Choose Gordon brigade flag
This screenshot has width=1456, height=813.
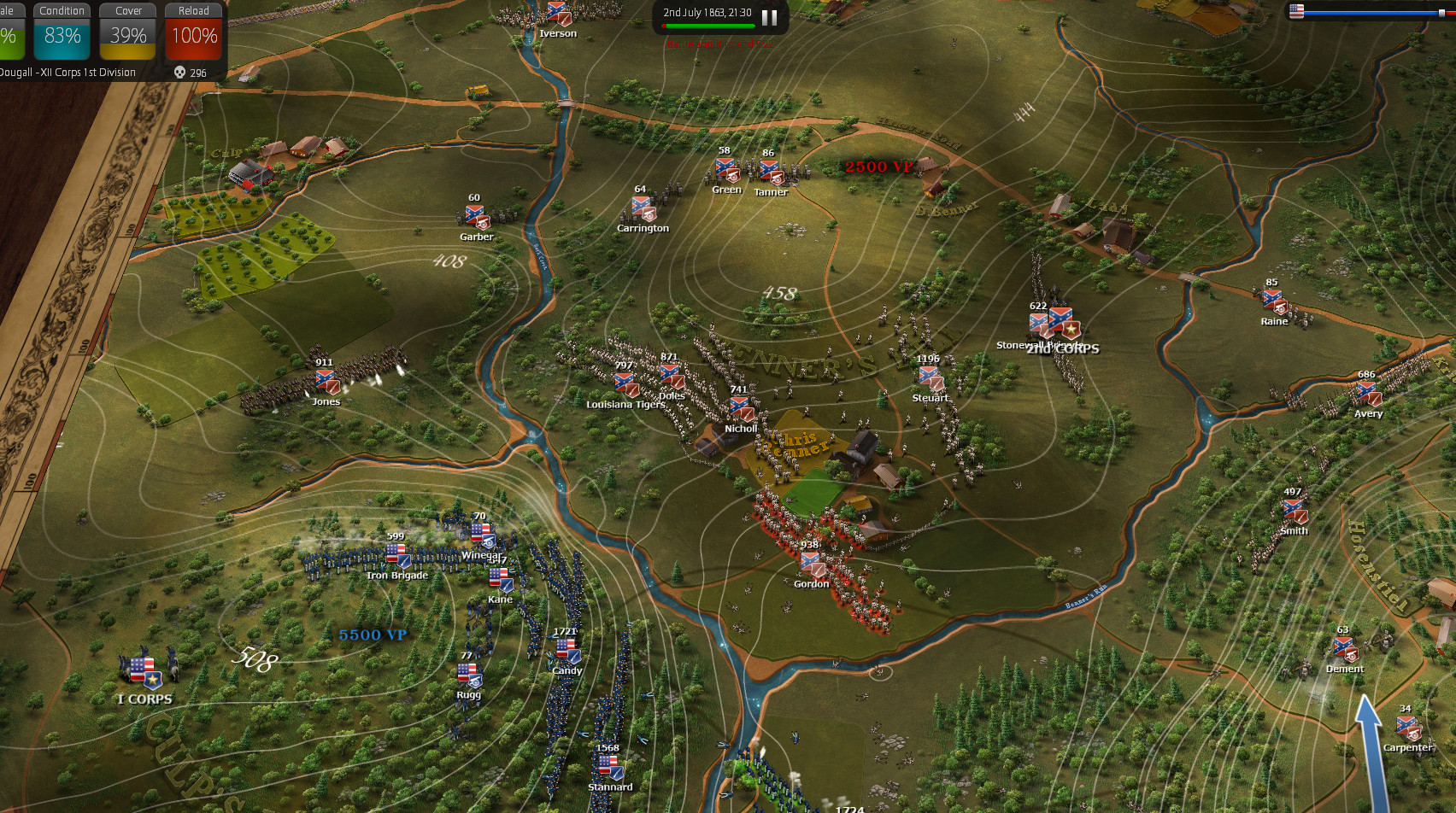(811, 563)
